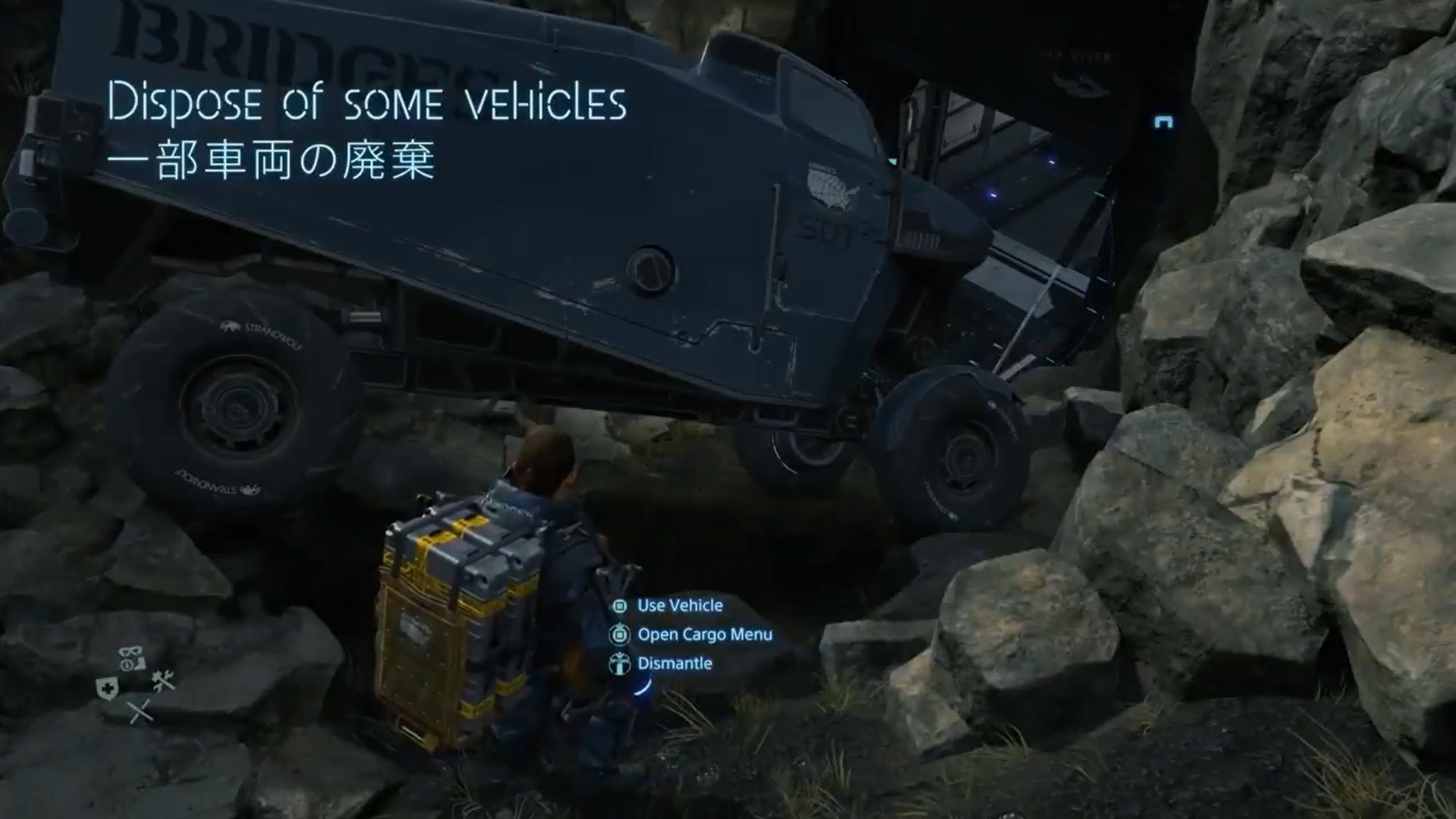
Task: Click the damaged cargo clock icon in HUD
Action: (127, 665)
